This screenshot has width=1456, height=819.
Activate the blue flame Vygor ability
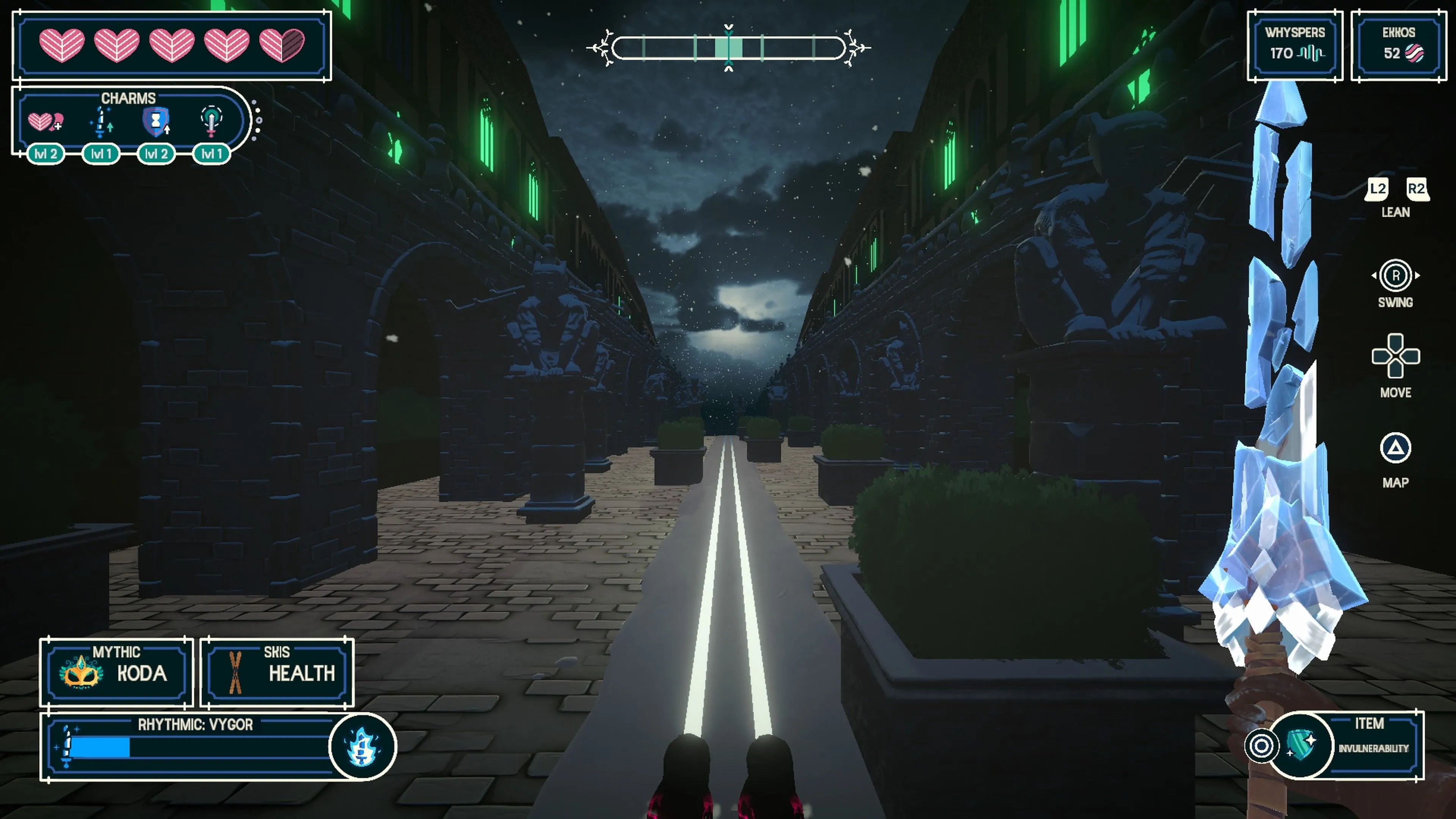pos(362,747)
